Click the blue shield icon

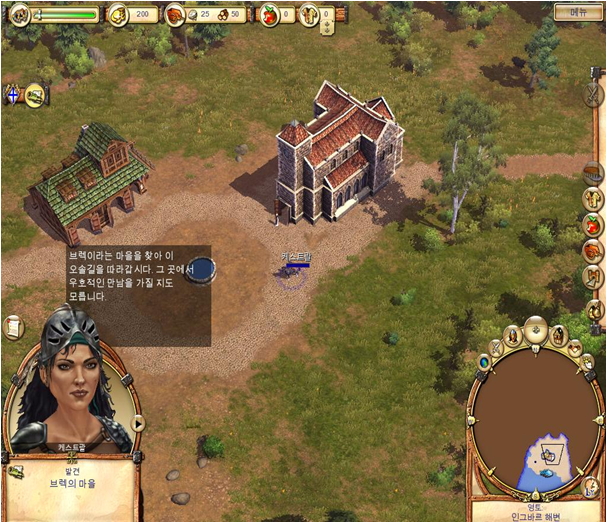13,96
